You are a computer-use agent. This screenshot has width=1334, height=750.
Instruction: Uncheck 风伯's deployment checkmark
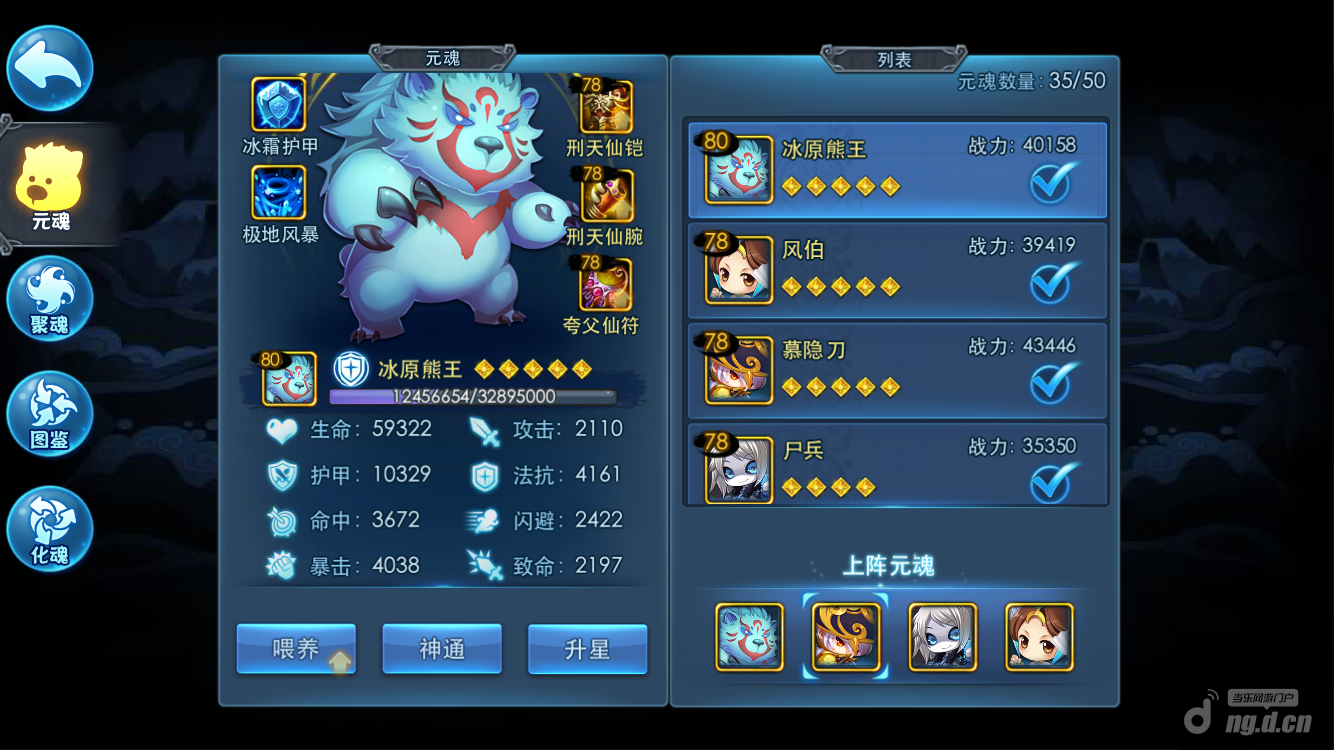tap(1053, 283)
